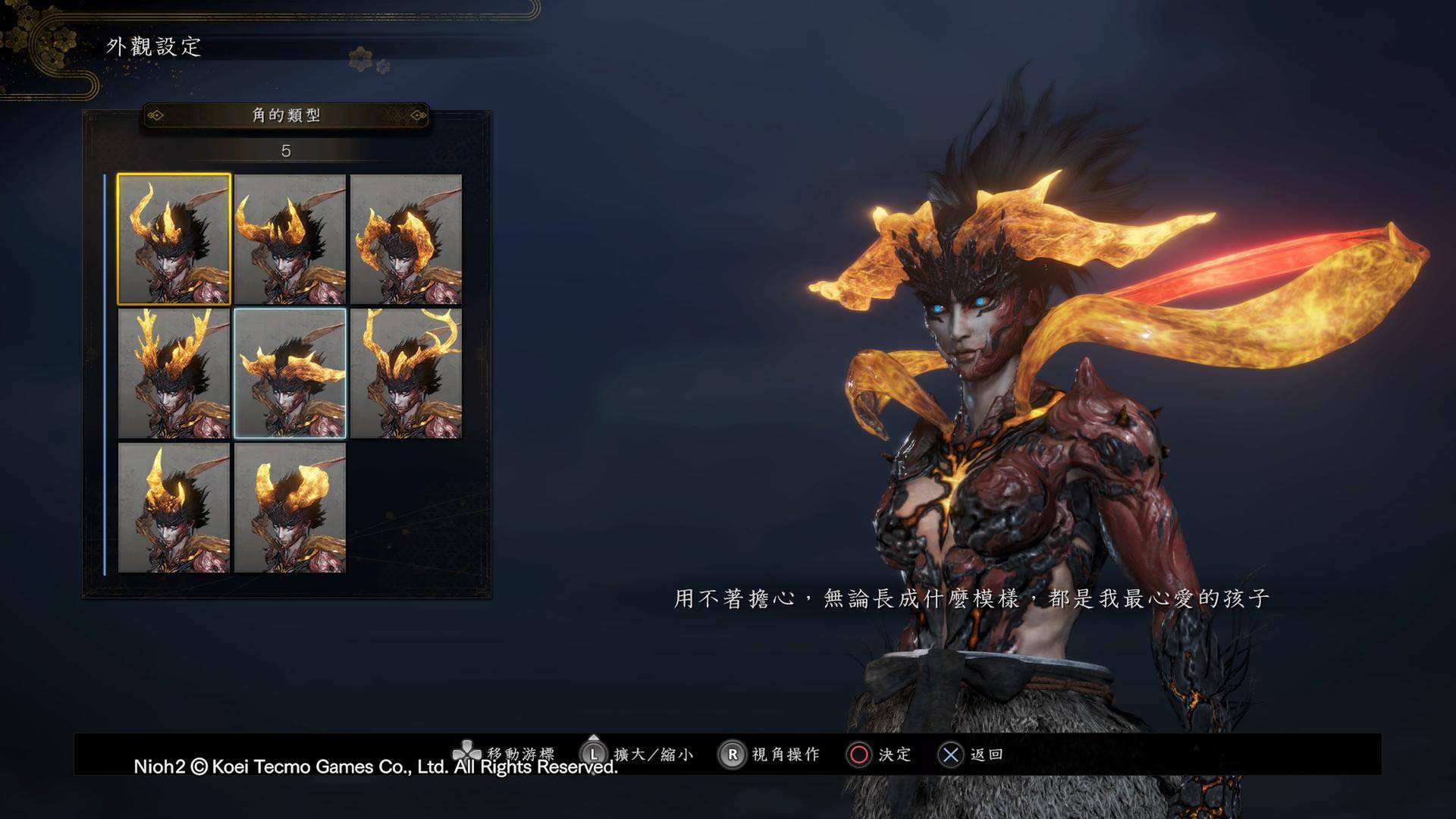Choose the thick blunt stubby horns thumbnail

pos(290,507)
